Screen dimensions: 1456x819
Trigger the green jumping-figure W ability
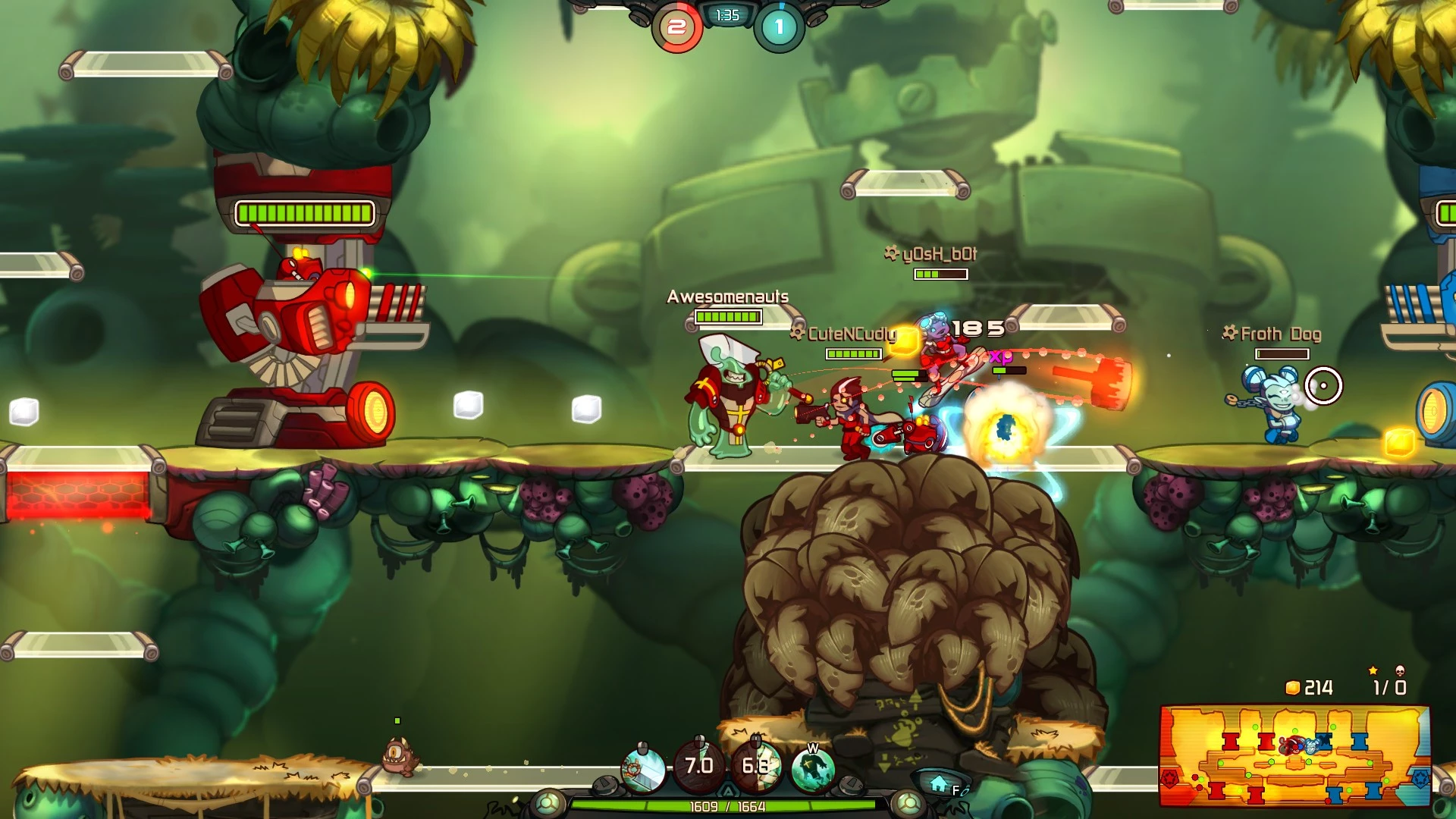[x=812, y=768]
